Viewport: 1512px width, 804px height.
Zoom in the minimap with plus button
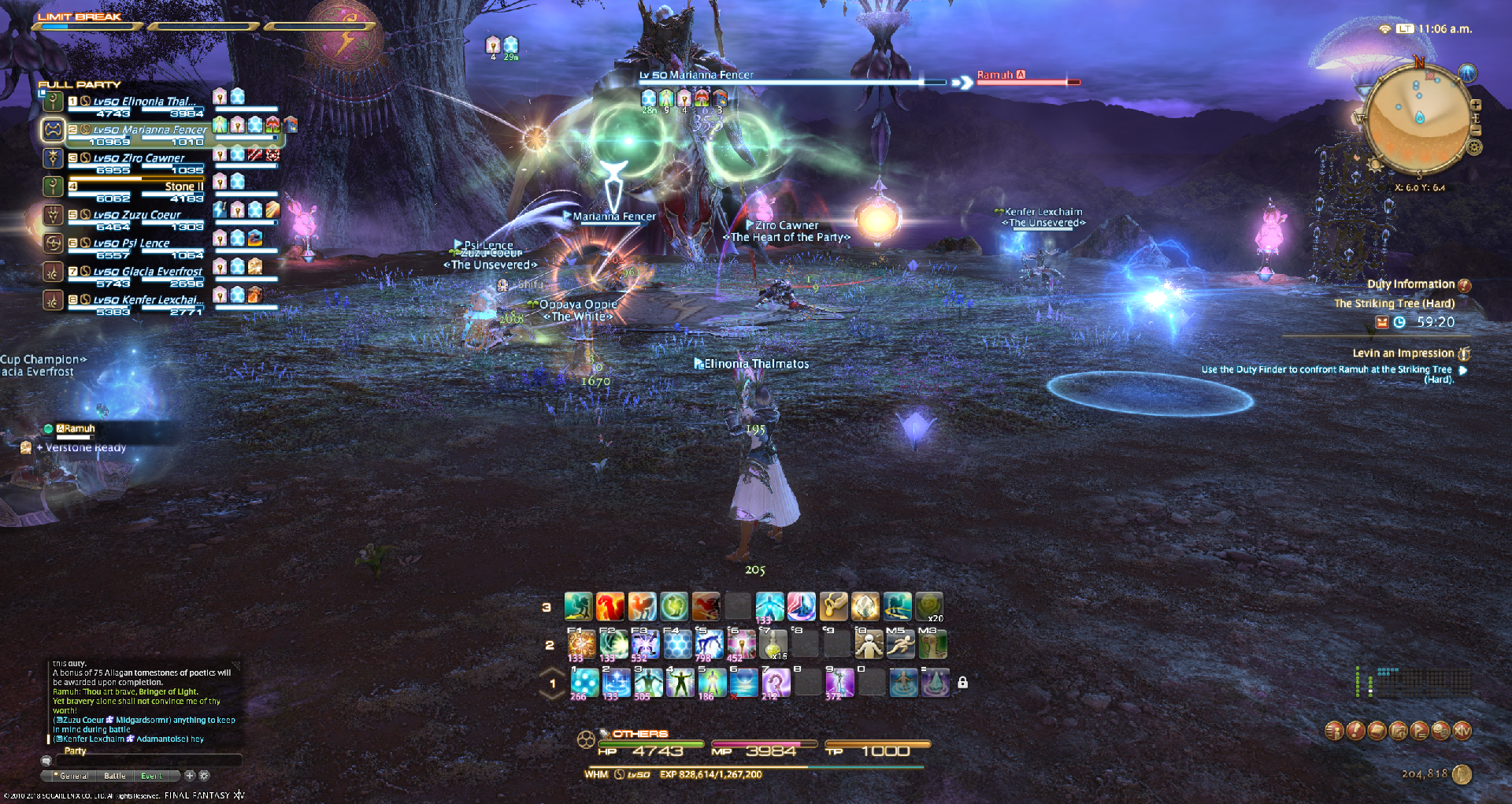pyautogui.click(x=1476, y=105)
